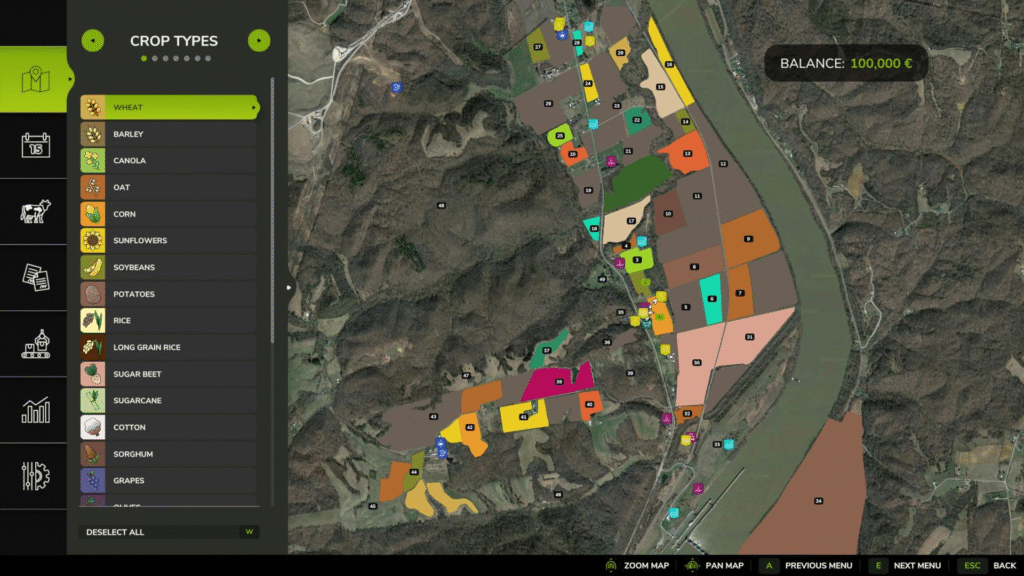The height and width of the screenshot is (576, 1024).
Task: Go to next map filter page arrow
Action: click(258, 41)
